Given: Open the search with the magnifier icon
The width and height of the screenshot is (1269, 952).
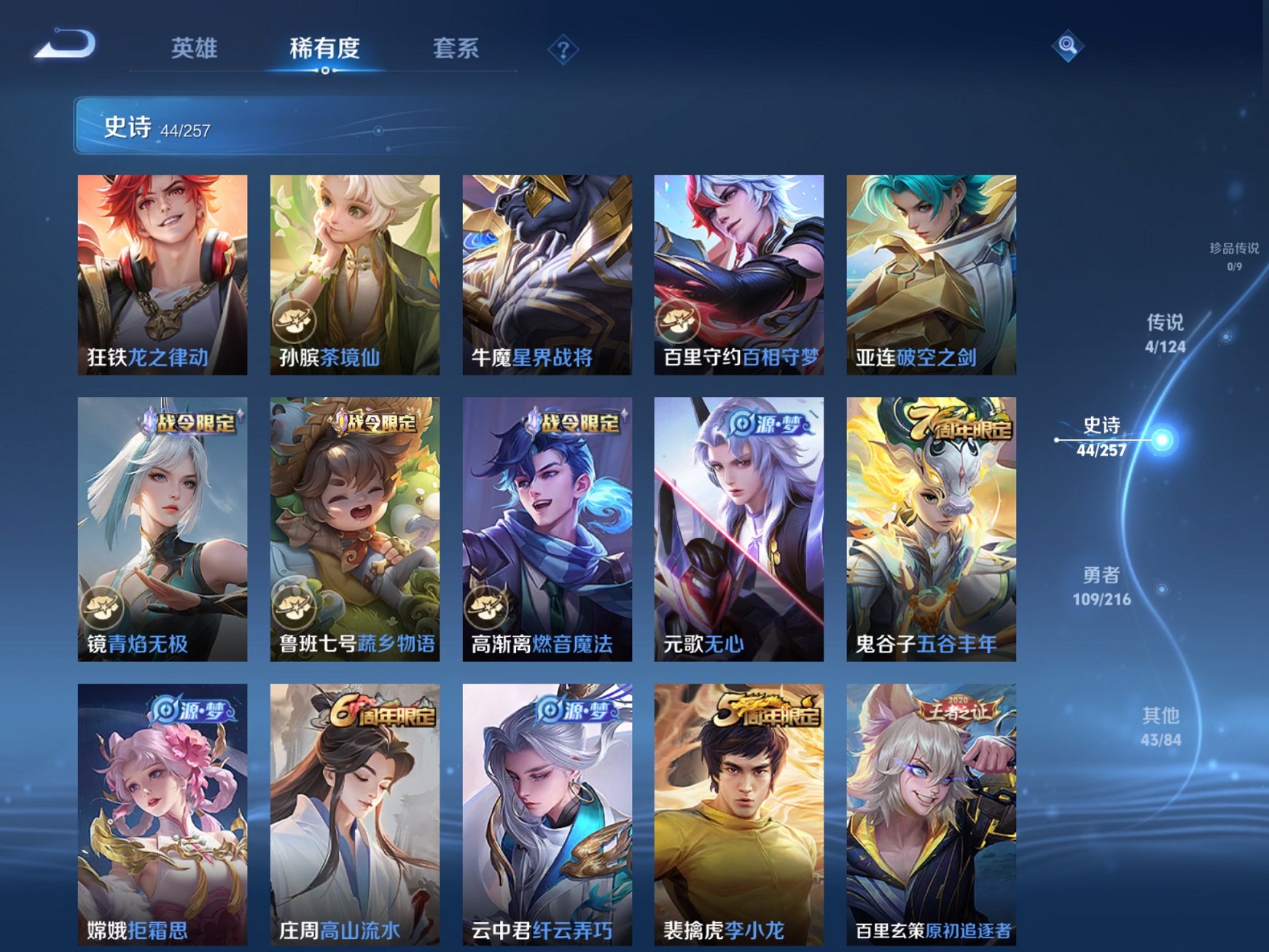Looking at the screenshot, I should point(1067,46).
